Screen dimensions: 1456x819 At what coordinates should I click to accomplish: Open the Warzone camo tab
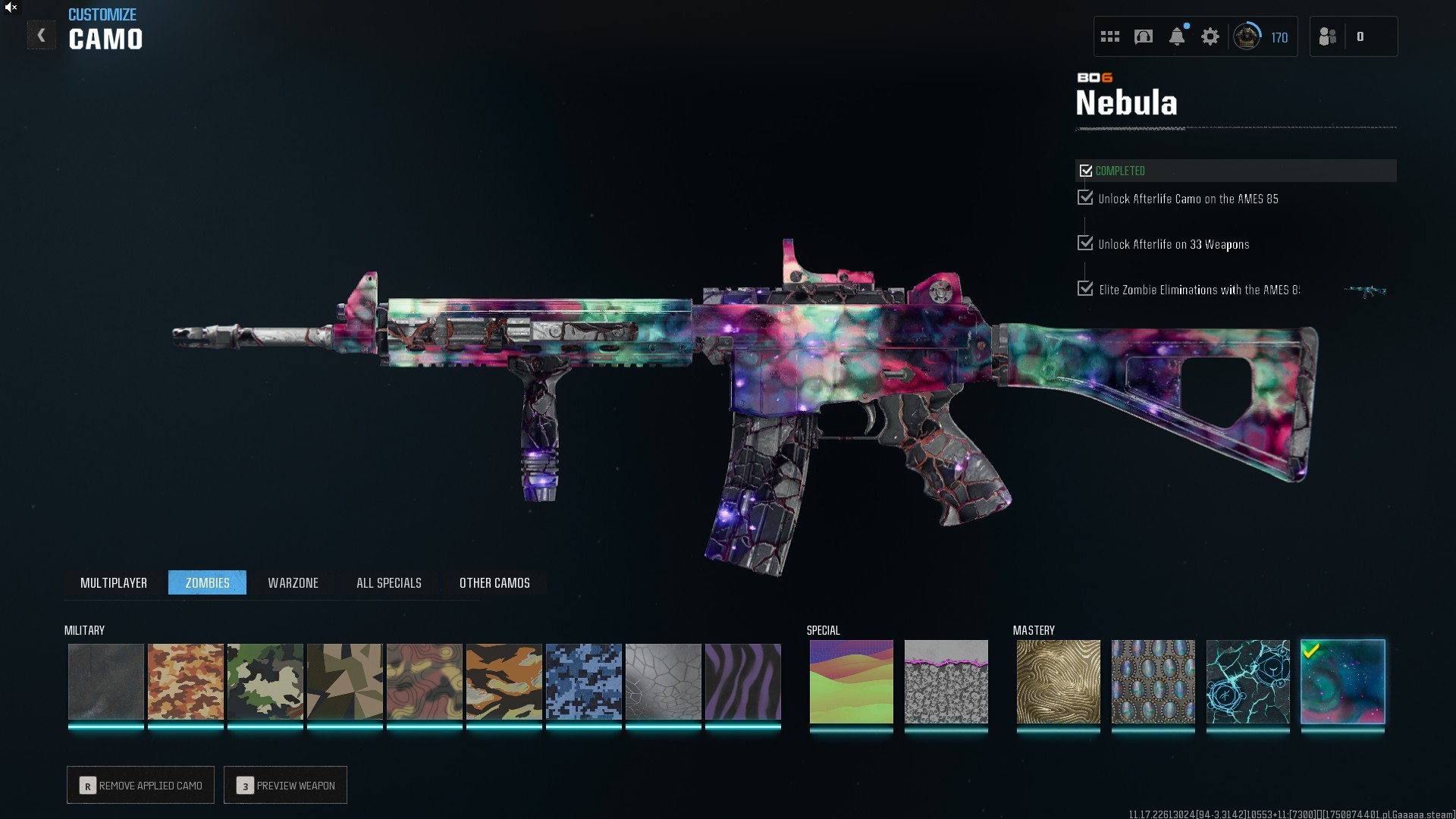click(293, 582)
